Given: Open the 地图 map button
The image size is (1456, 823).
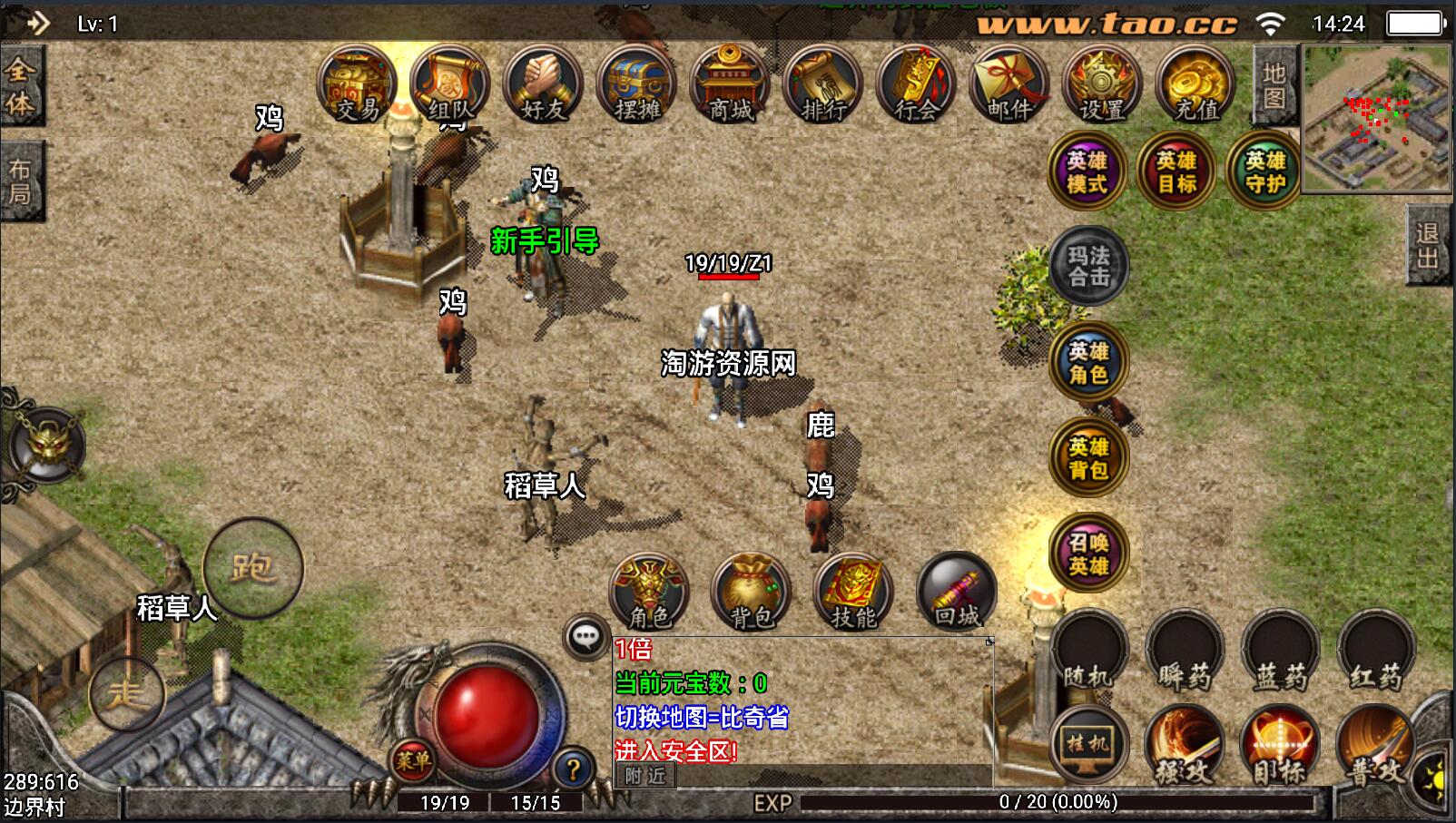Looking at the screenshot, I should (x=1274, y=85).
